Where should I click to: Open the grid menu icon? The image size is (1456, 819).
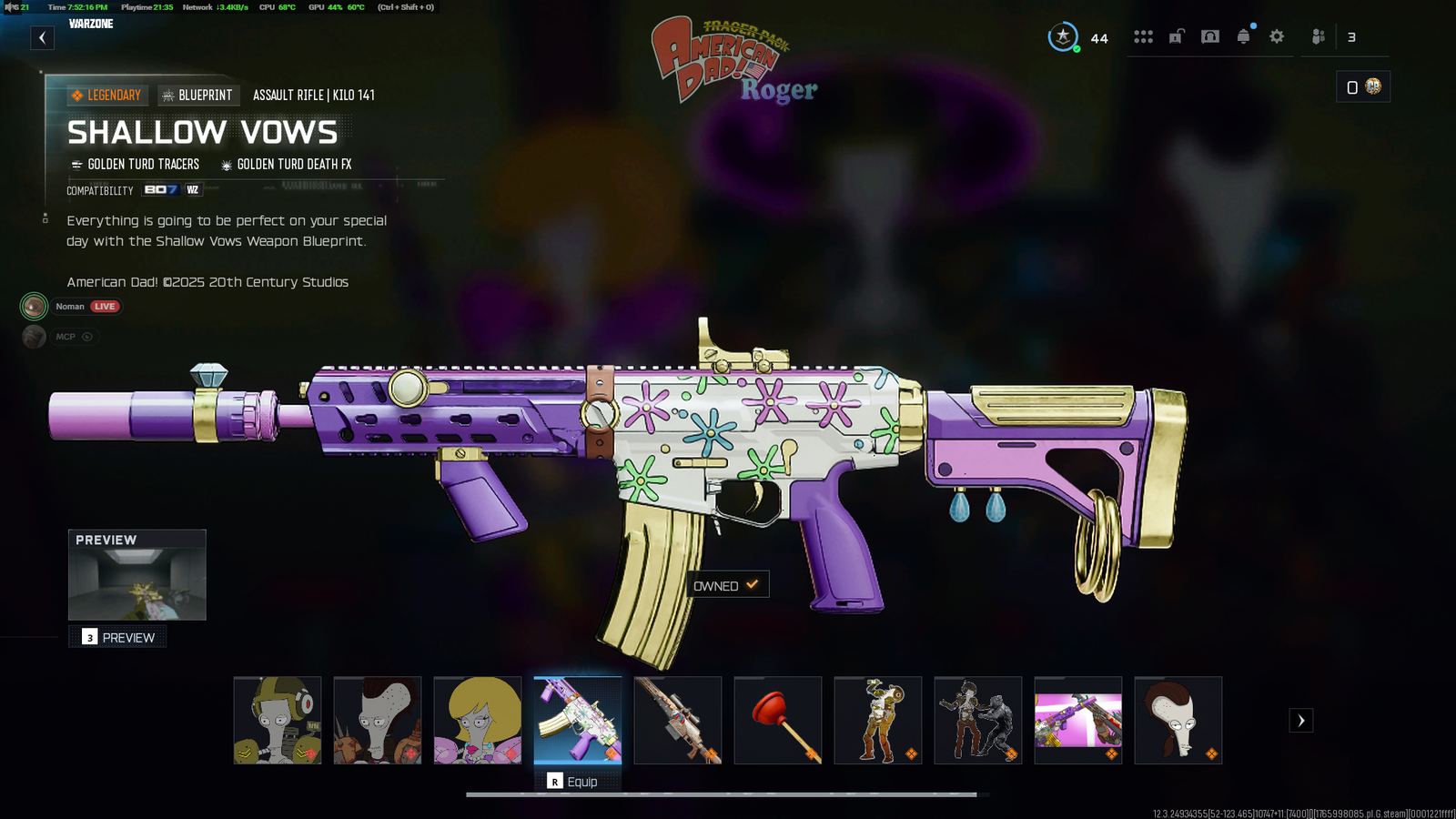(x=1143, y=36)
